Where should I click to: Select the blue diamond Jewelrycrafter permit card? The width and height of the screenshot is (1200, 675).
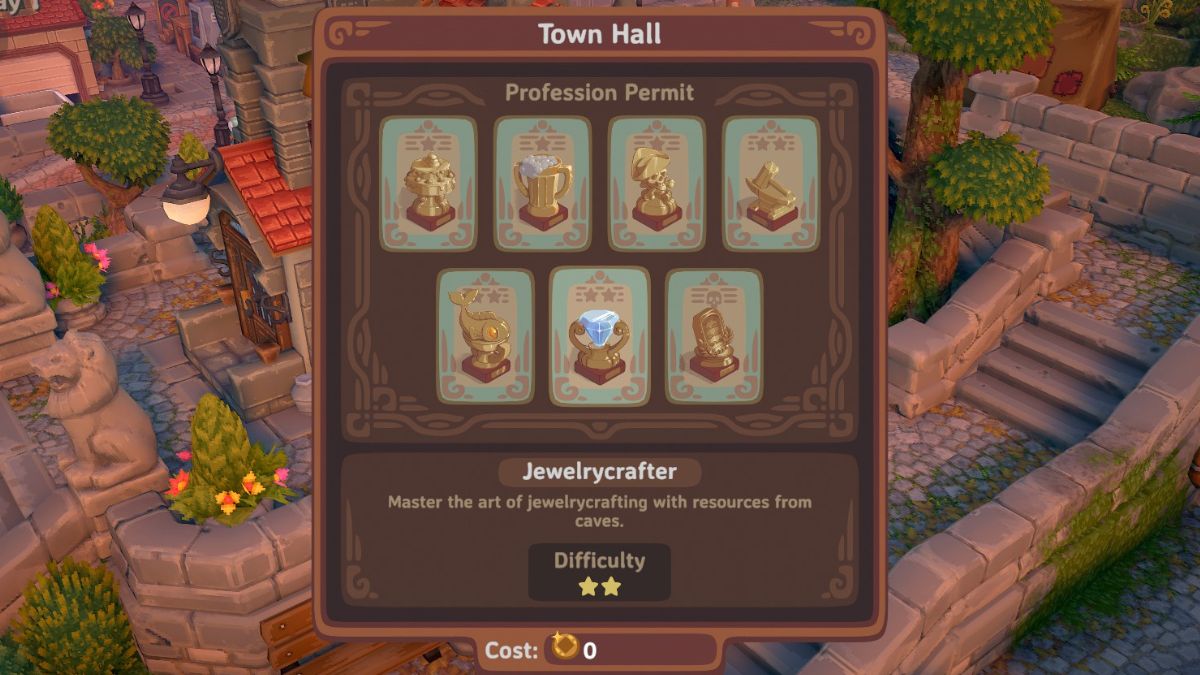pos(600,336)
